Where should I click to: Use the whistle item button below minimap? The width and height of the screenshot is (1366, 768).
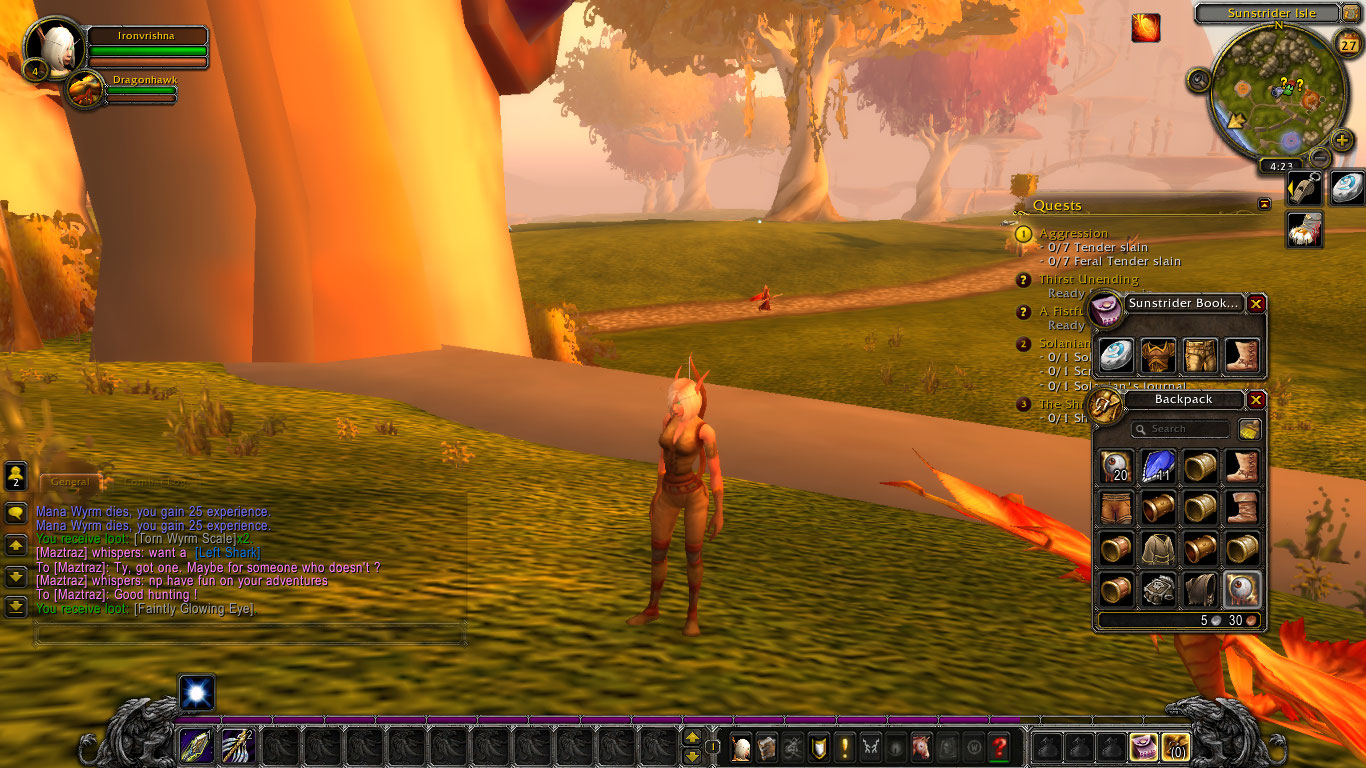(1304, 189)
